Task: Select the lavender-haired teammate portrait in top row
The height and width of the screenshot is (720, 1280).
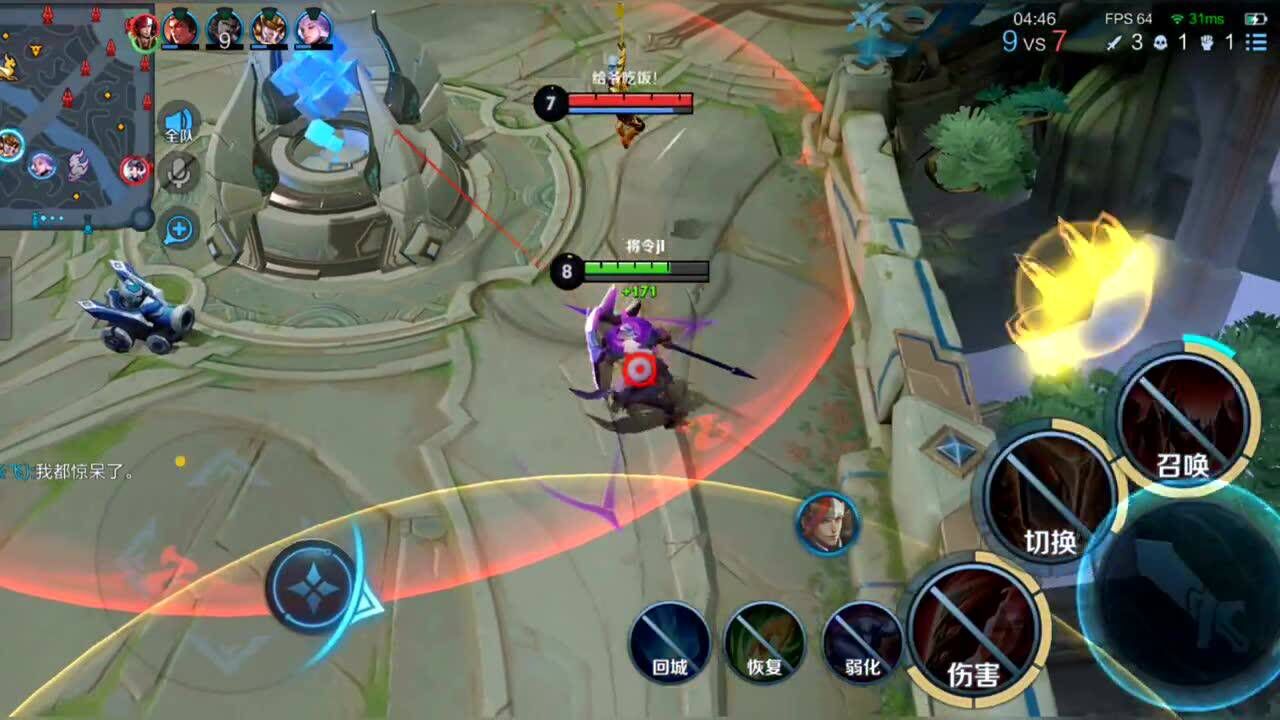Action: click(x=313, y=28)
